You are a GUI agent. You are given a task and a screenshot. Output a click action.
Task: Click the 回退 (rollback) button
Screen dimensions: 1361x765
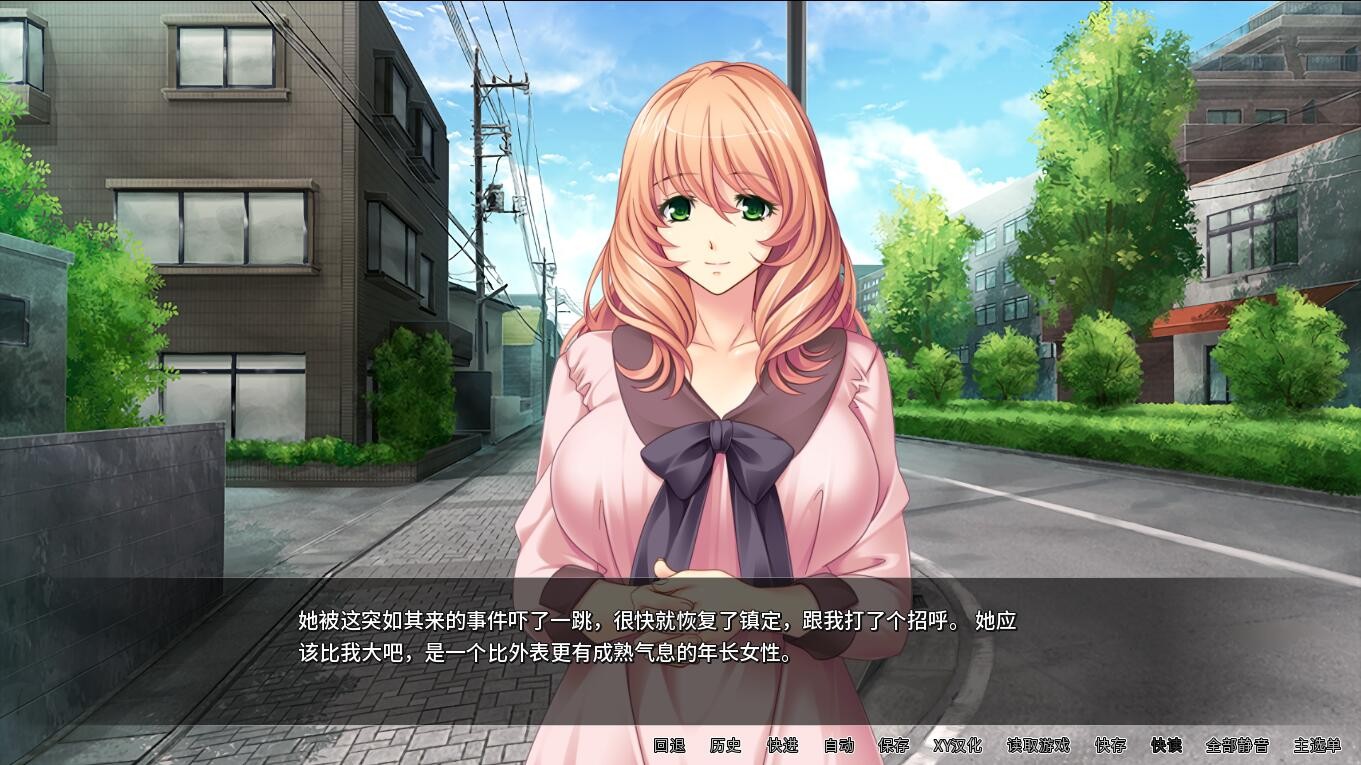(x=669, y=745)
